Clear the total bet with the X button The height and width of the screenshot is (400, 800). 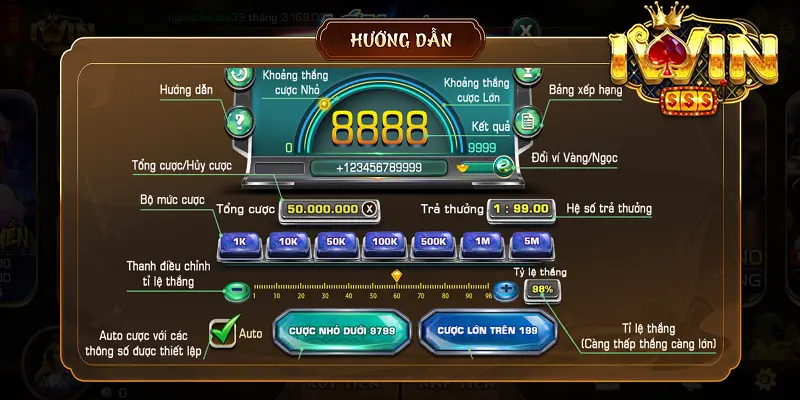point(370,209)
